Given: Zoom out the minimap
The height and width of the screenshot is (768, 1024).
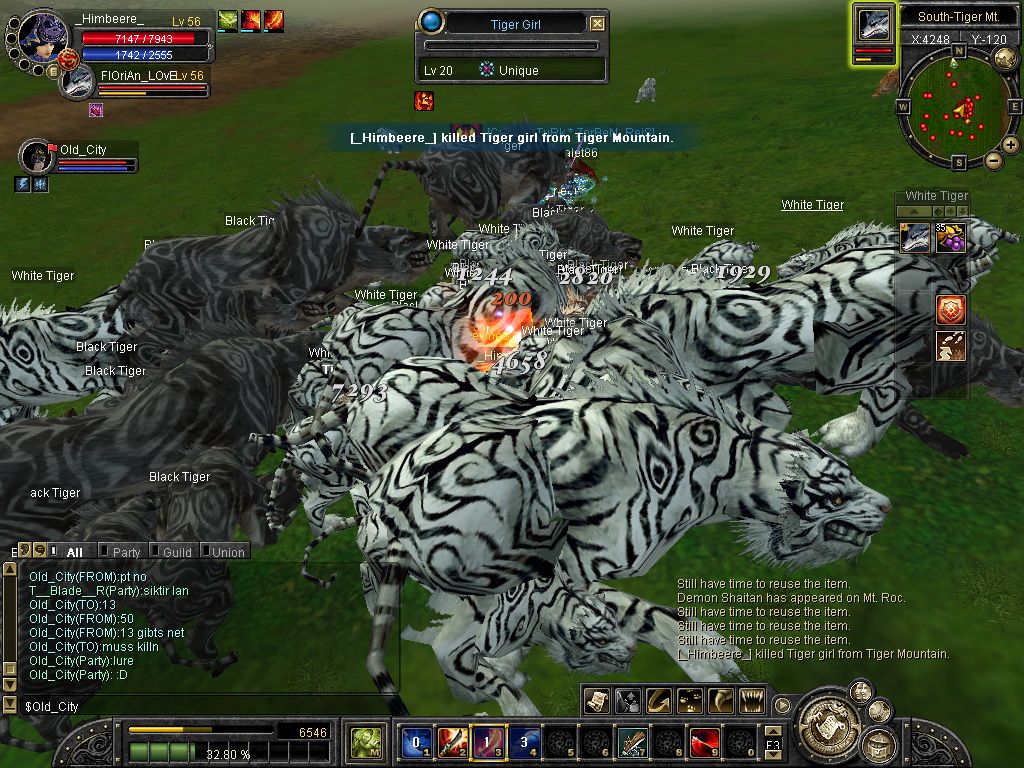Looking at the screenshot, I should (993, 160).
